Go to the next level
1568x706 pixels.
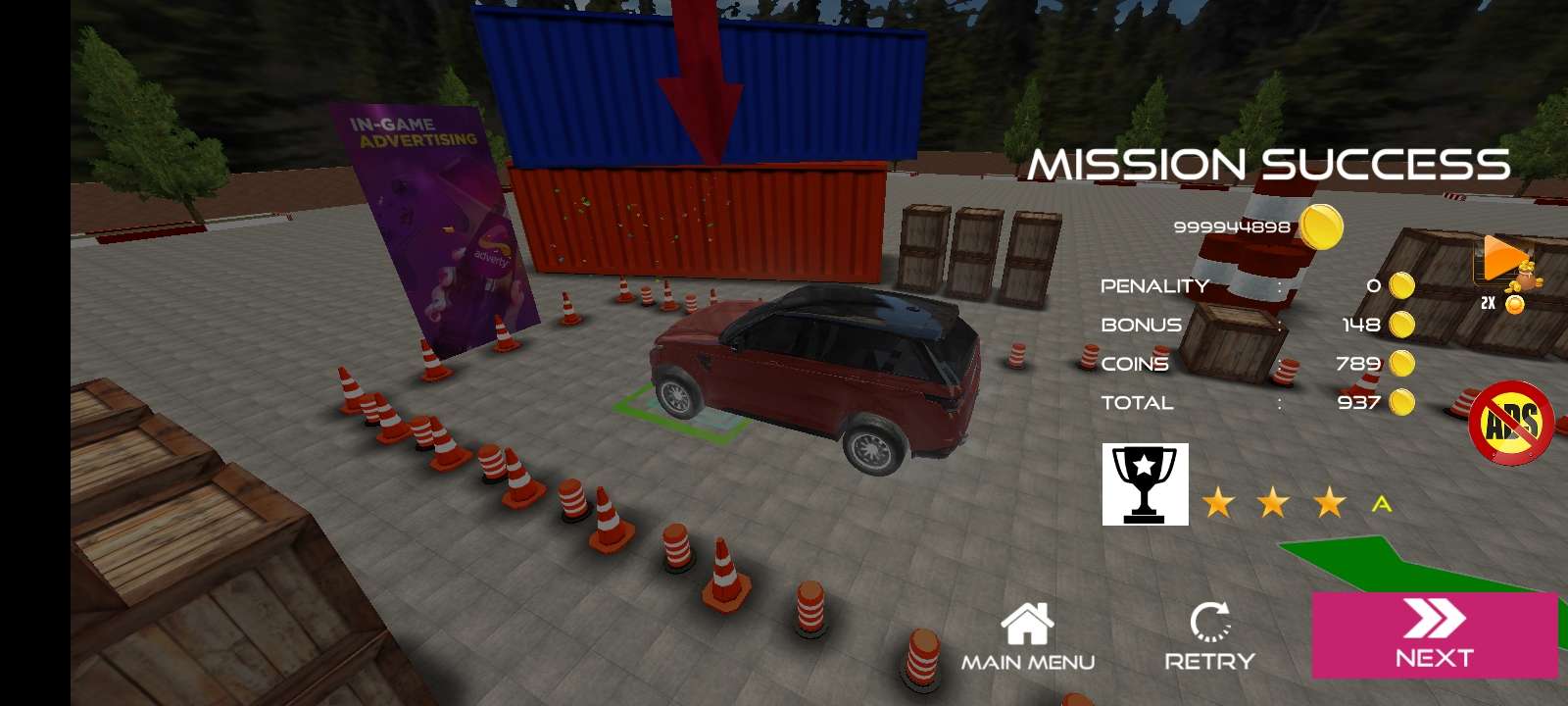[x=1434, y=634]
